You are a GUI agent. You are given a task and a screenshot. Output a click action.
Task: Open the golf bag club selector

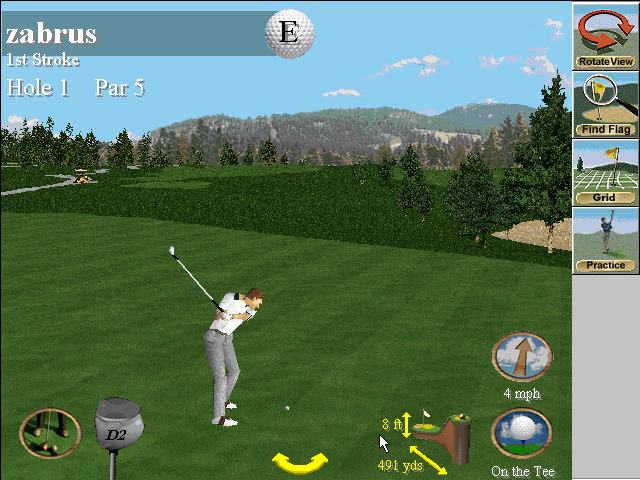[50, 433]
